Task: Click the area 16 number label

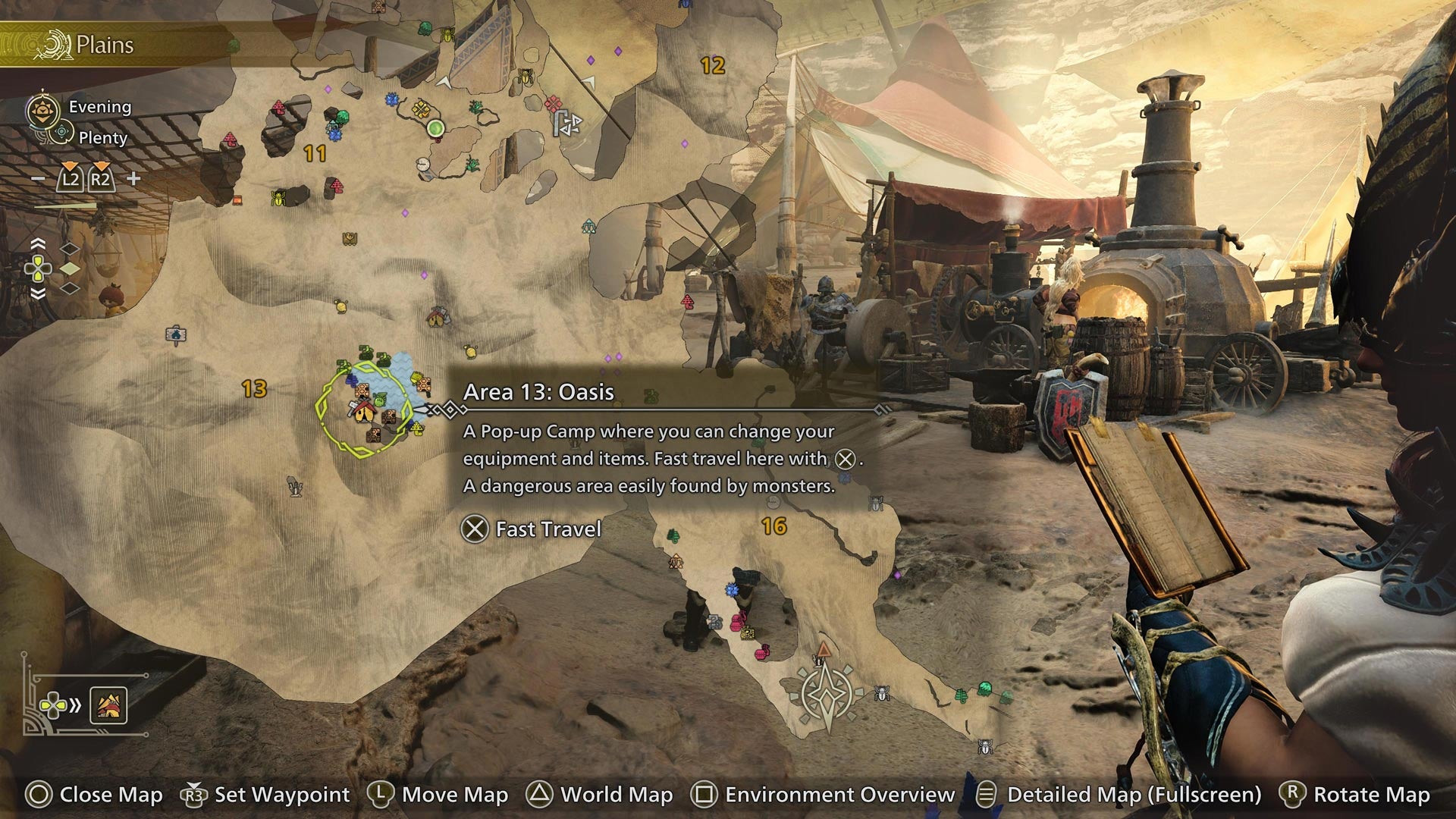Action: 775,524
